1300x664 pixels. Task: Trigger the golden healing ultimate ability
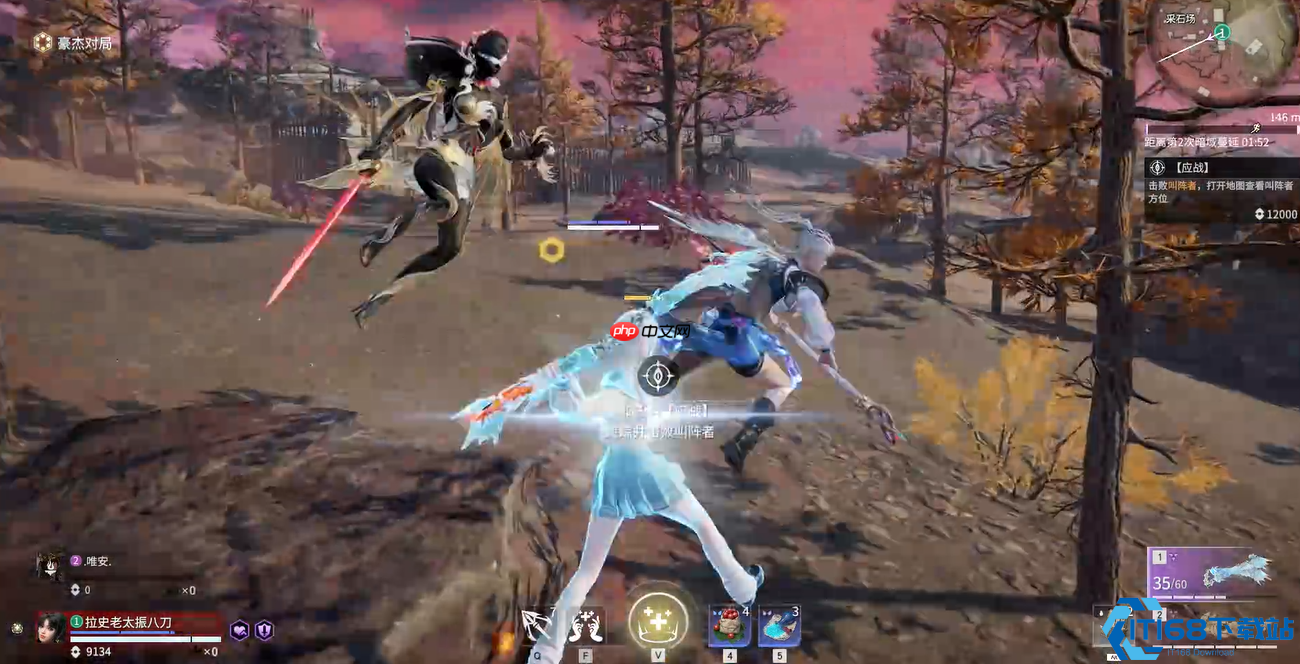(658, 621)
